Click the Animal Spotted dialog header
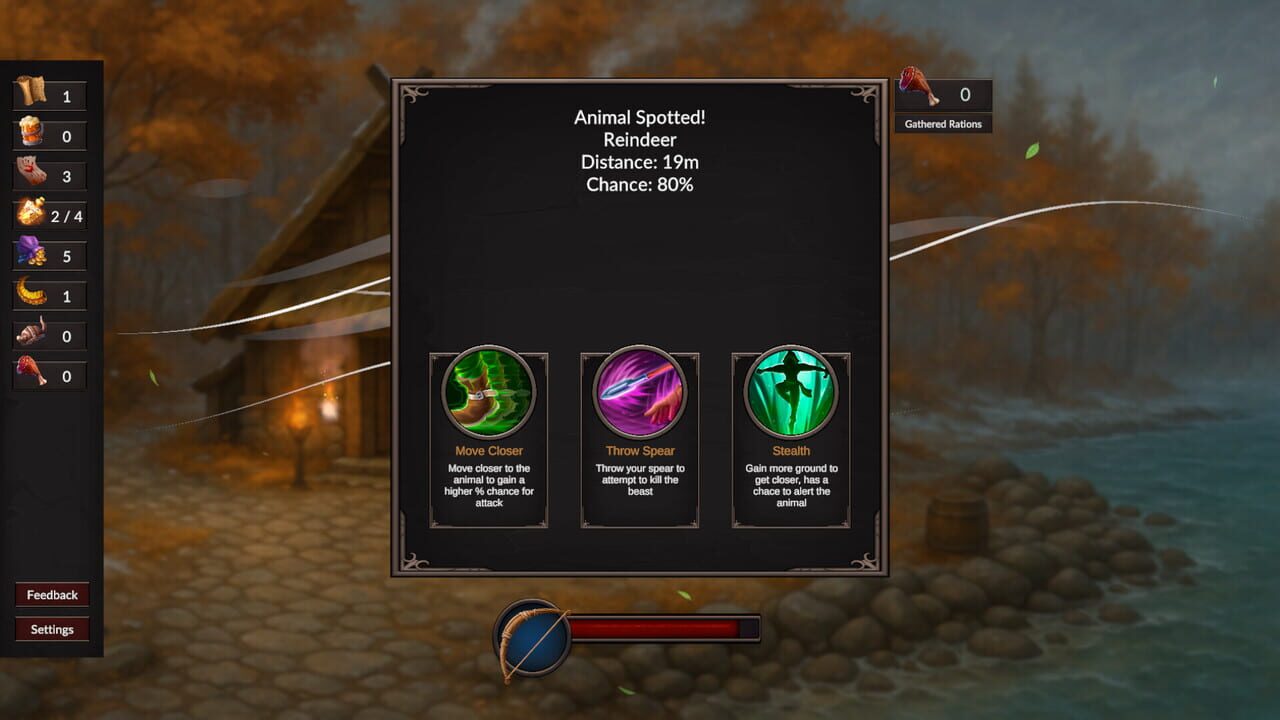1280x720 pixels. 640,117
